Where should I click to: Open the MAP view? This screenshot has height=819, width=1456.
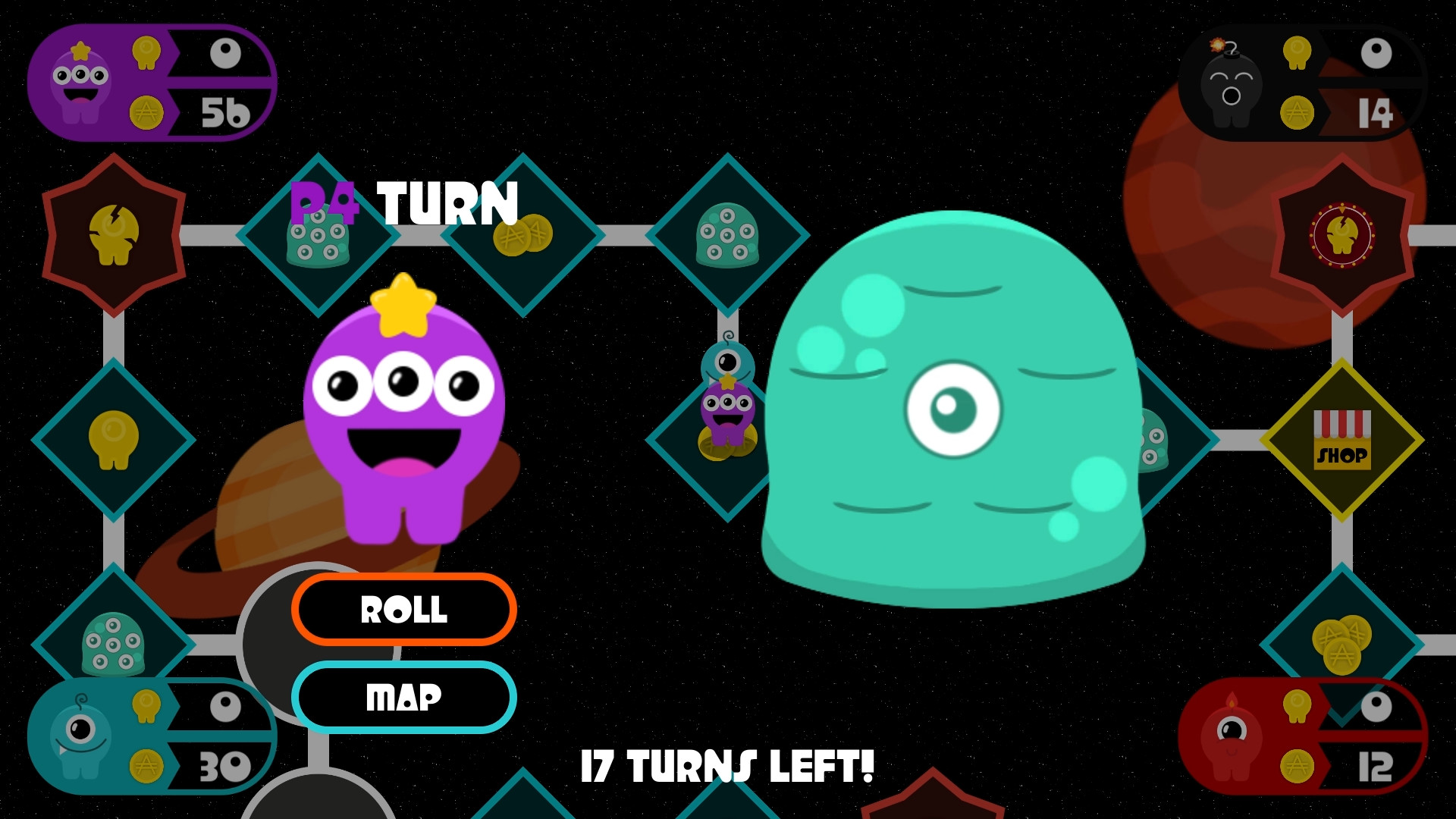[x=404, y=696]
